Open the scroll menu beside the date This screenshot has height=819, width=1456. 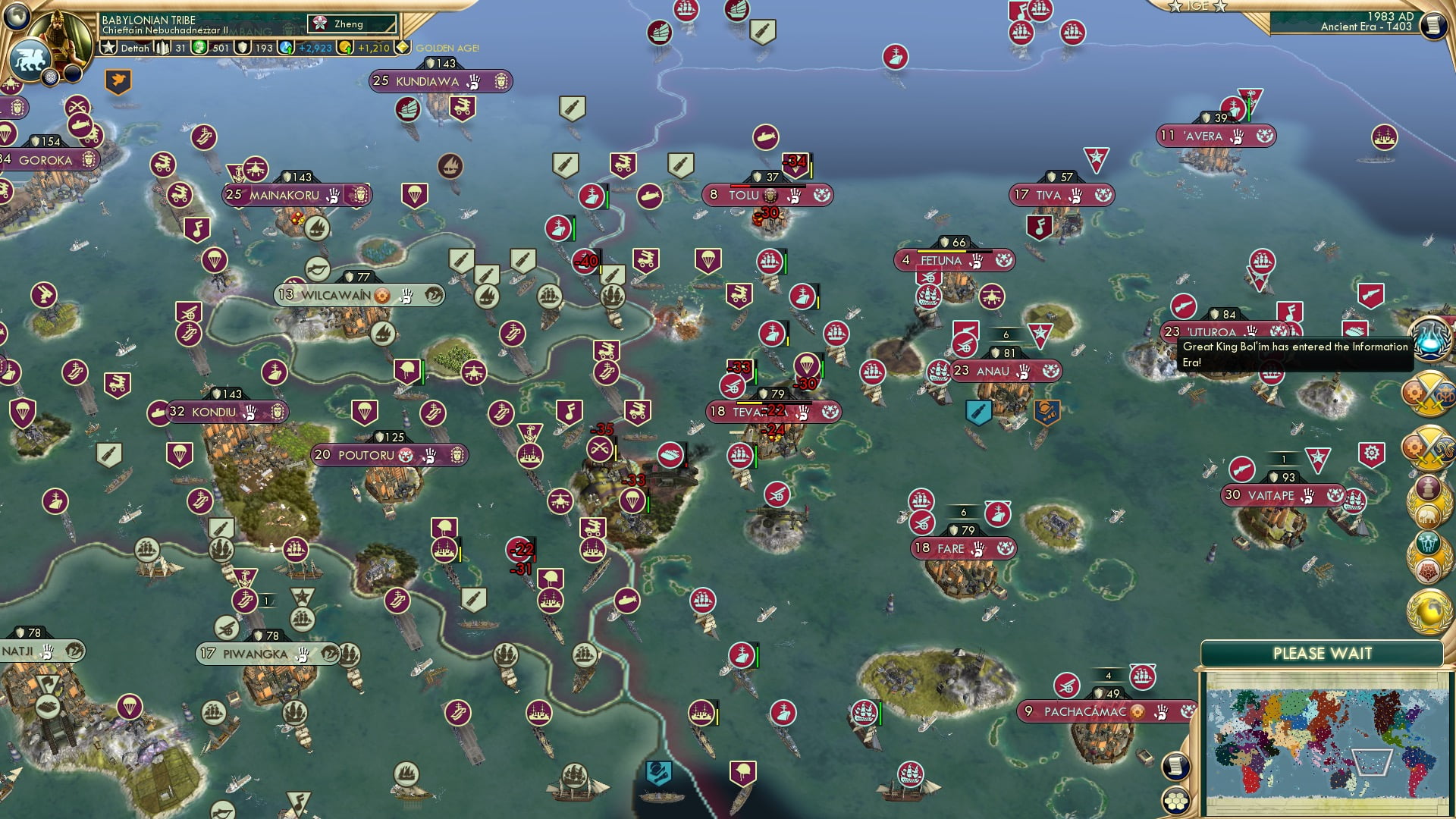click(x=1432, y=25)
